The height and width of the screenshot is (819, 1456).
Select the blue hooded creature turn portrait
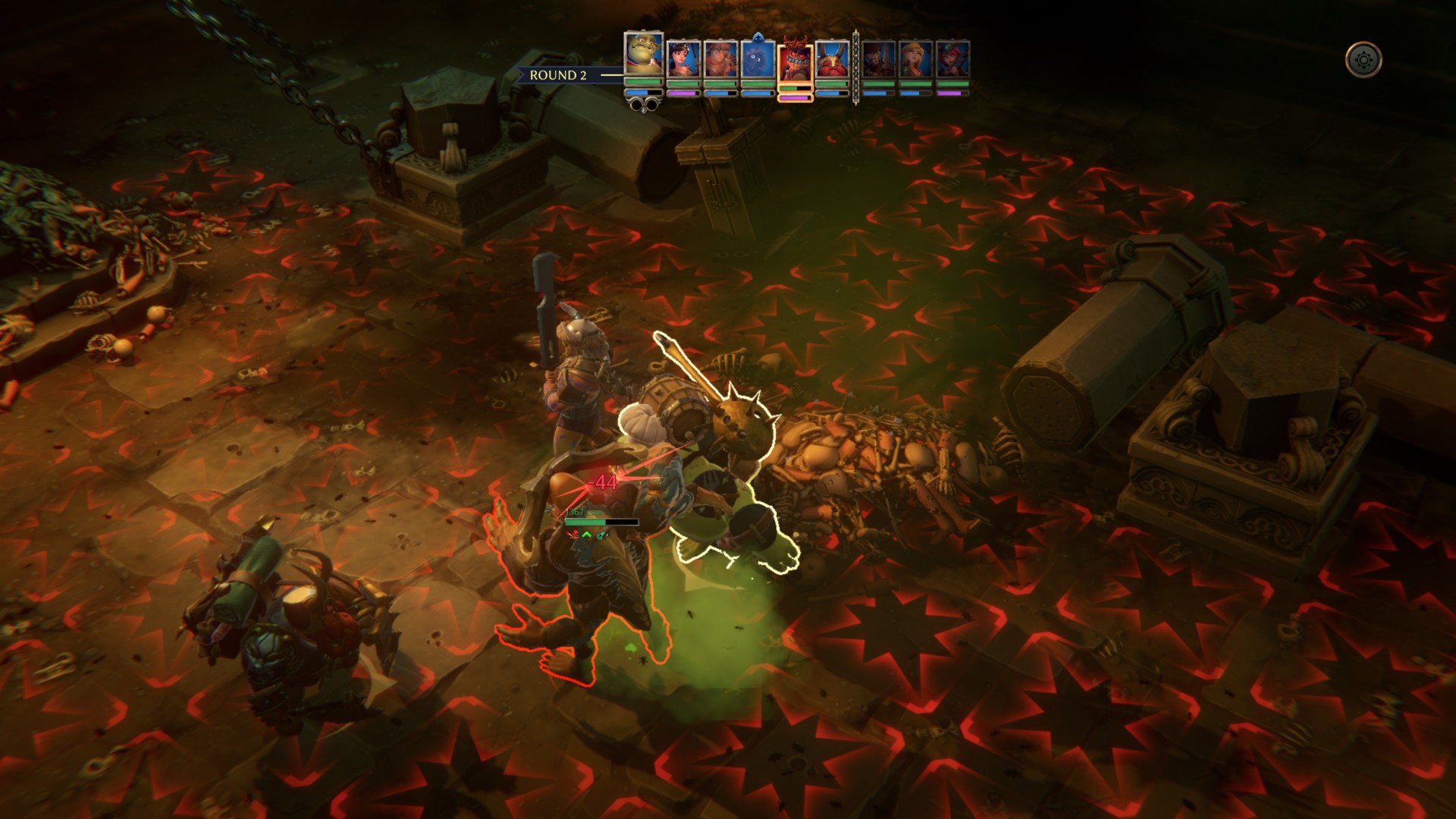click(x=757, y=59)
